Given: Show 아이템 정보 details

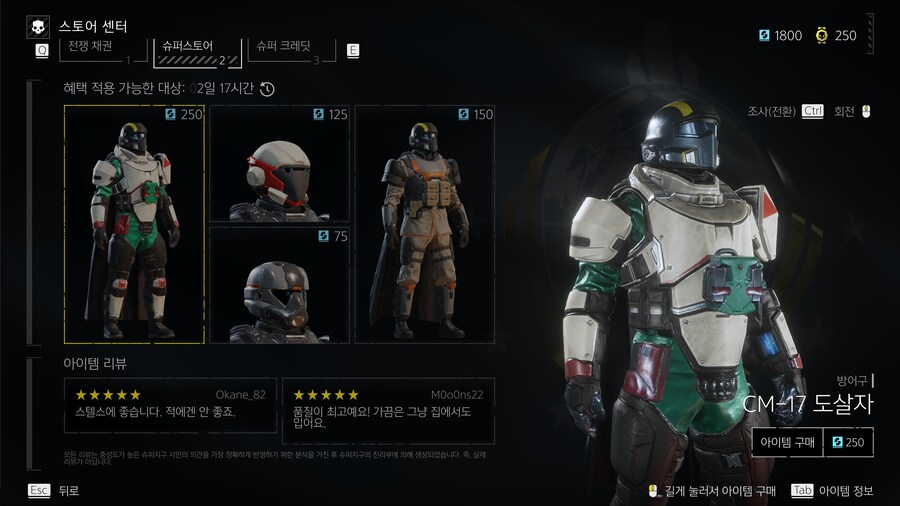Looking at the screenshot, I should [832, 490].
